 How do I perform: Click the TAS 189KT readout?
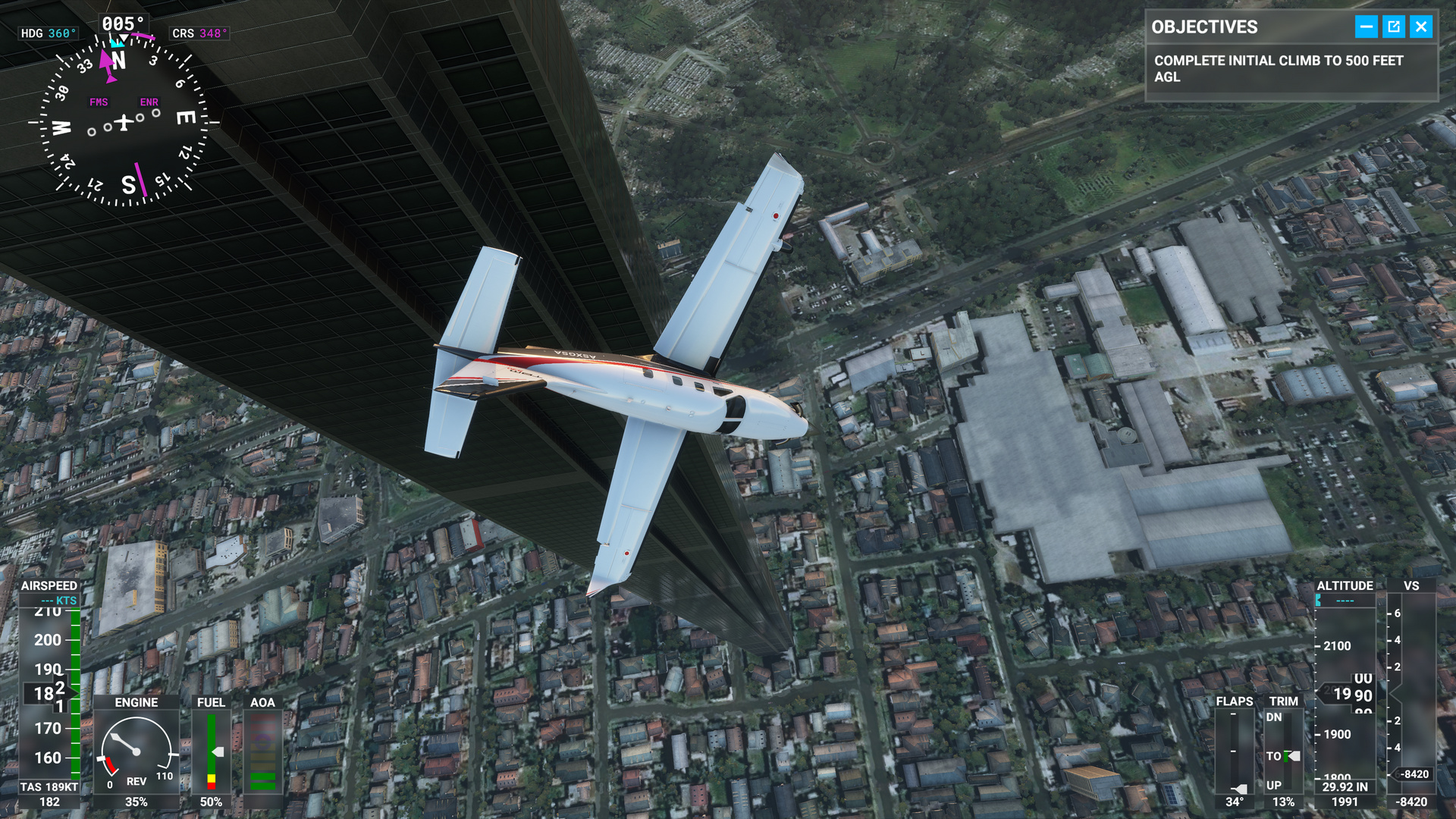[48, 786]
